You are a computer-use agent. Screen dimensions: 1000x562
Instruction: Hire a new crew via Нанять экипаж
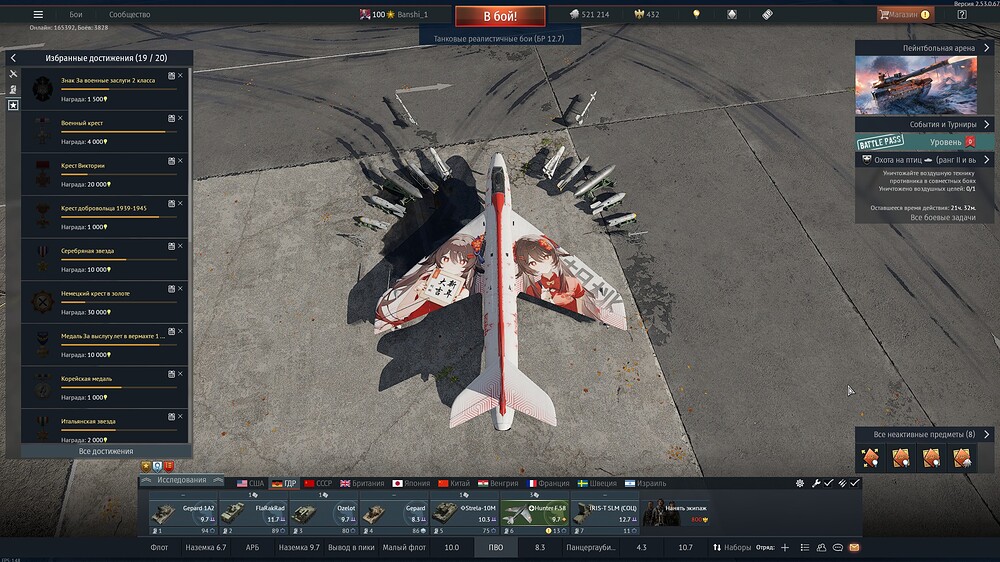coord(675,514)
